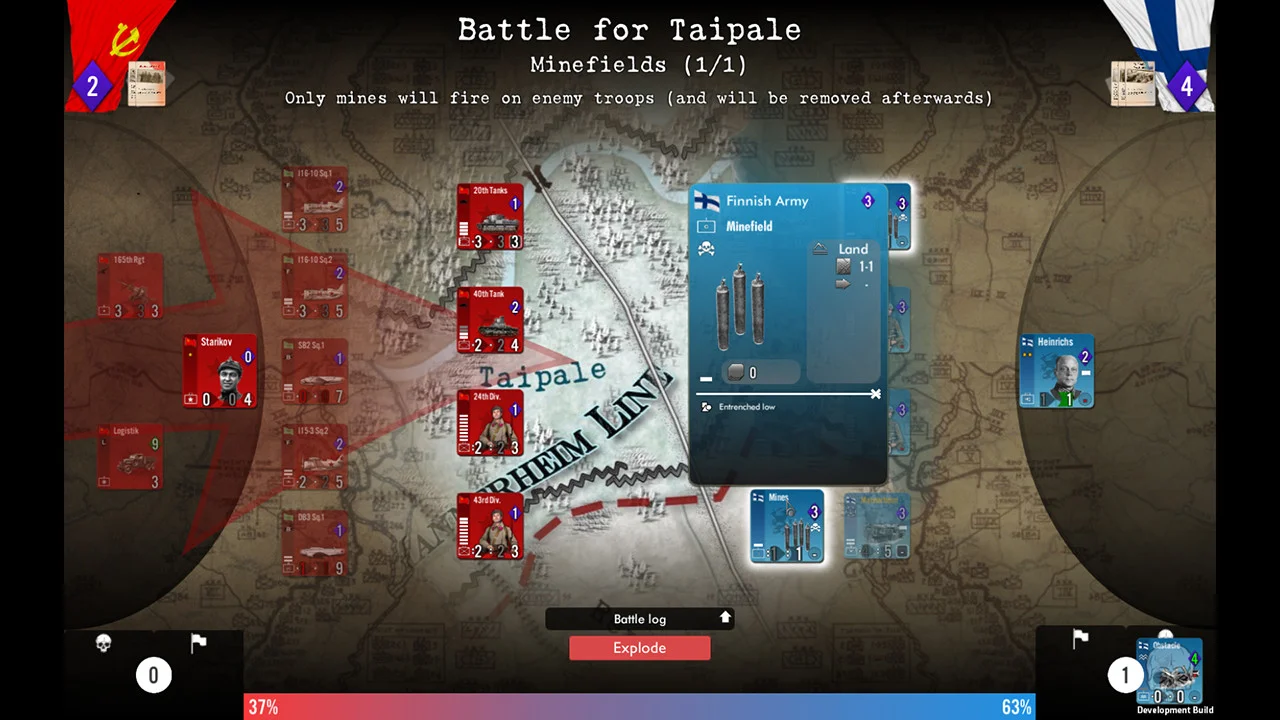
Task: Expand the Battle log panel
Action: (725, 618)
